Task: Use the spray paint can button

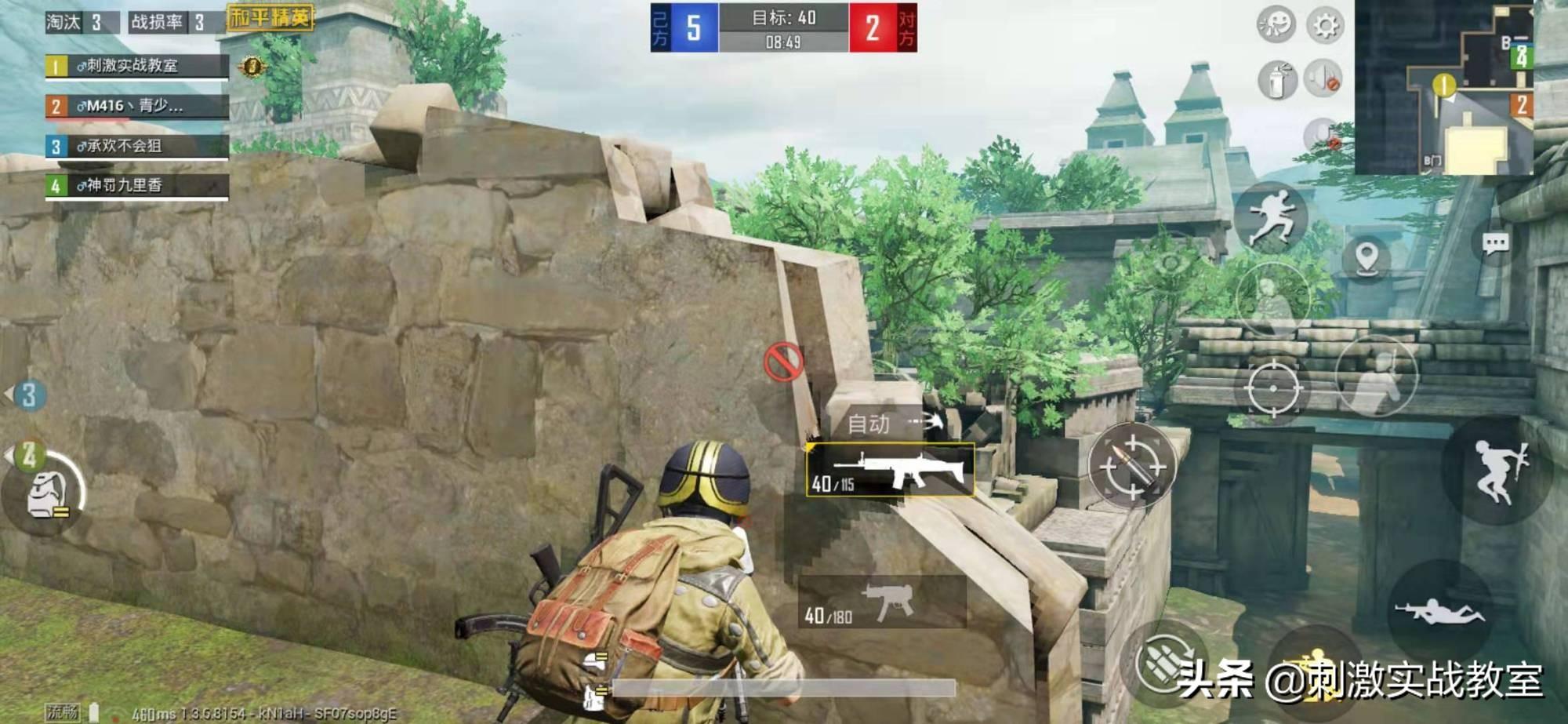Action: [1276, 80]
